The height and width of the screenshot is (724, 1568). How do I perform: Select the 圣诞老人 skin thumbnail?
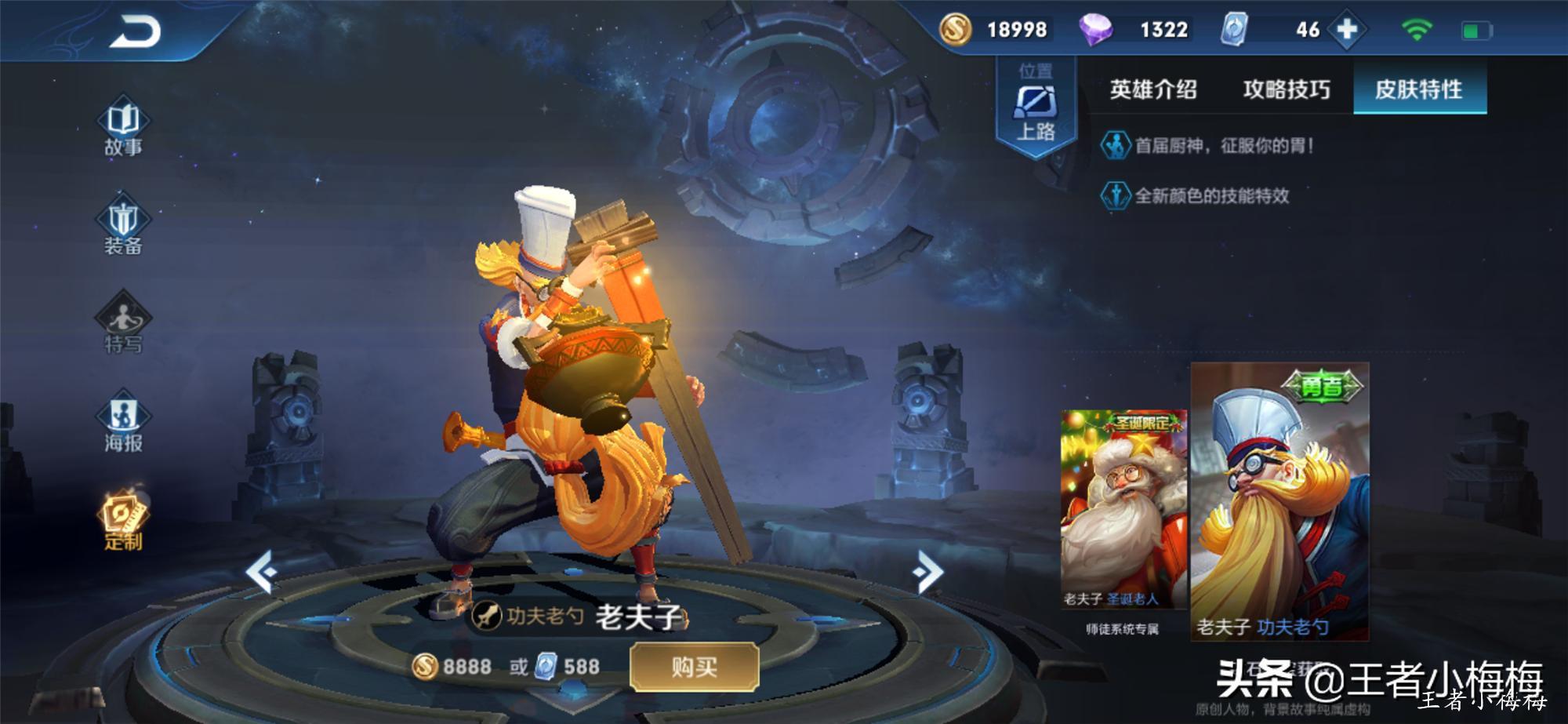(1123, 510)
